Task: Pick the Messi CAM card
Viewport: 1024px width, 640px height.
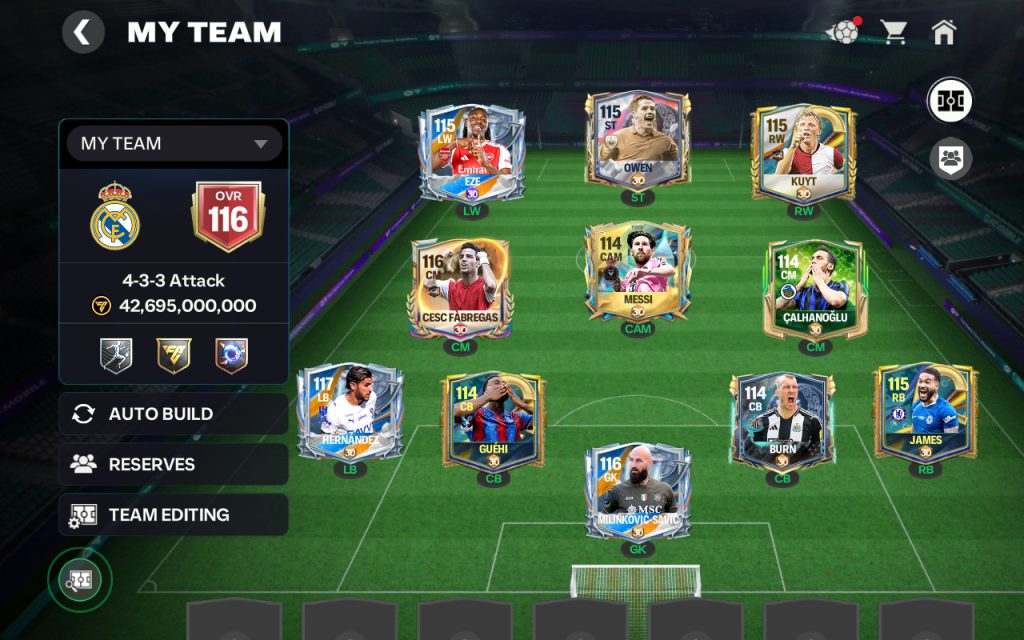Action: click(x=637, y=271)
